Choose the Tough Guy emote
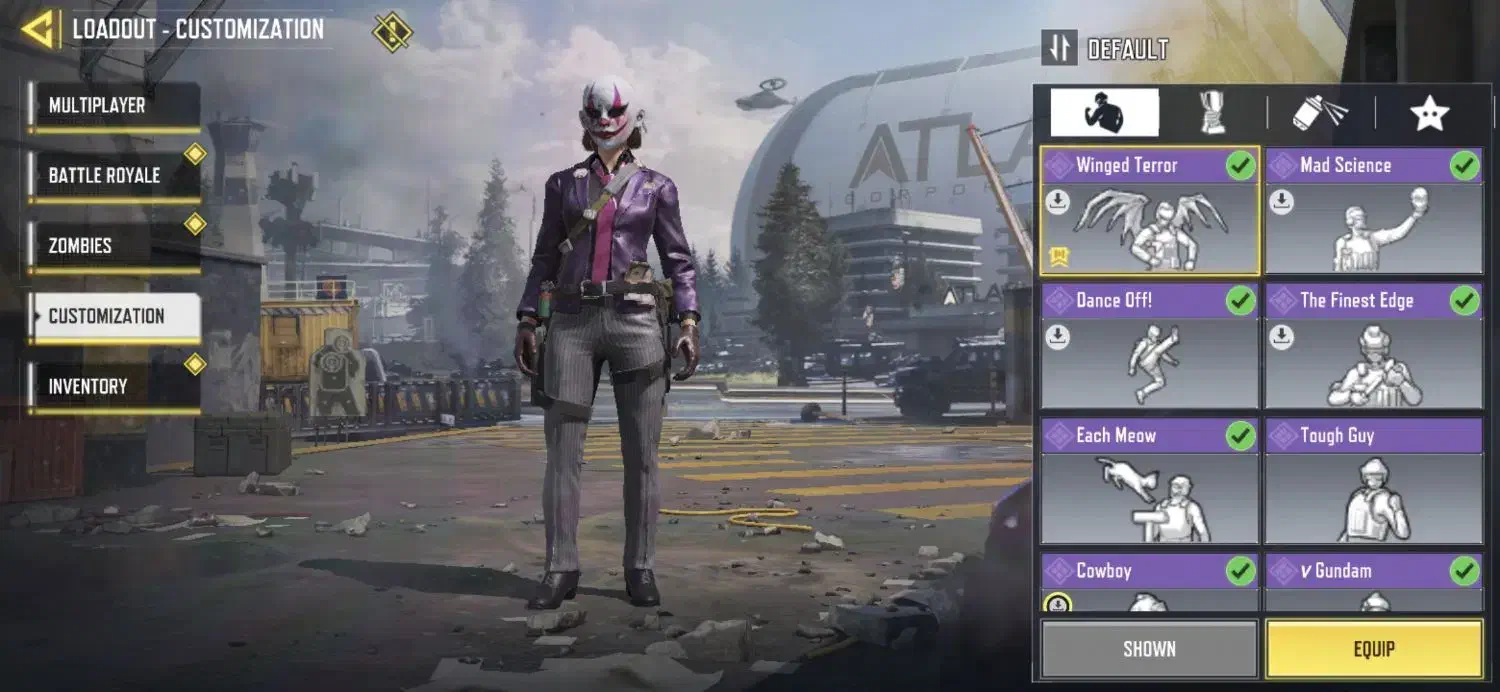 pyautogui.click(x=1374, y=482)
